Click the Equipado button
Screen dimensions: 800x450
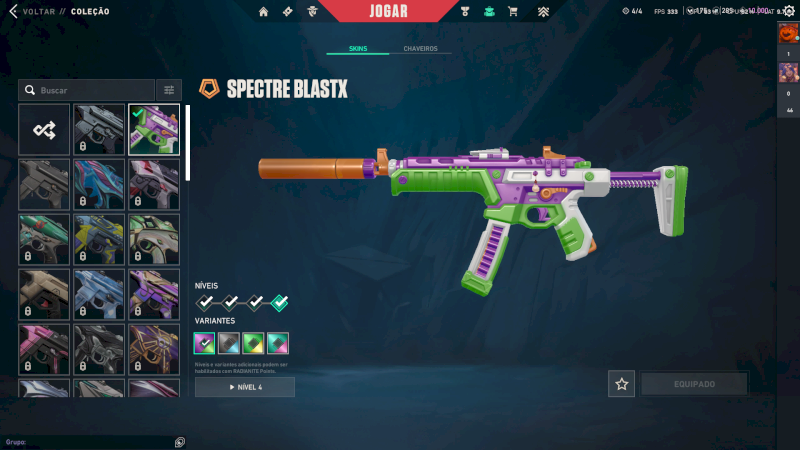point(694,384)
